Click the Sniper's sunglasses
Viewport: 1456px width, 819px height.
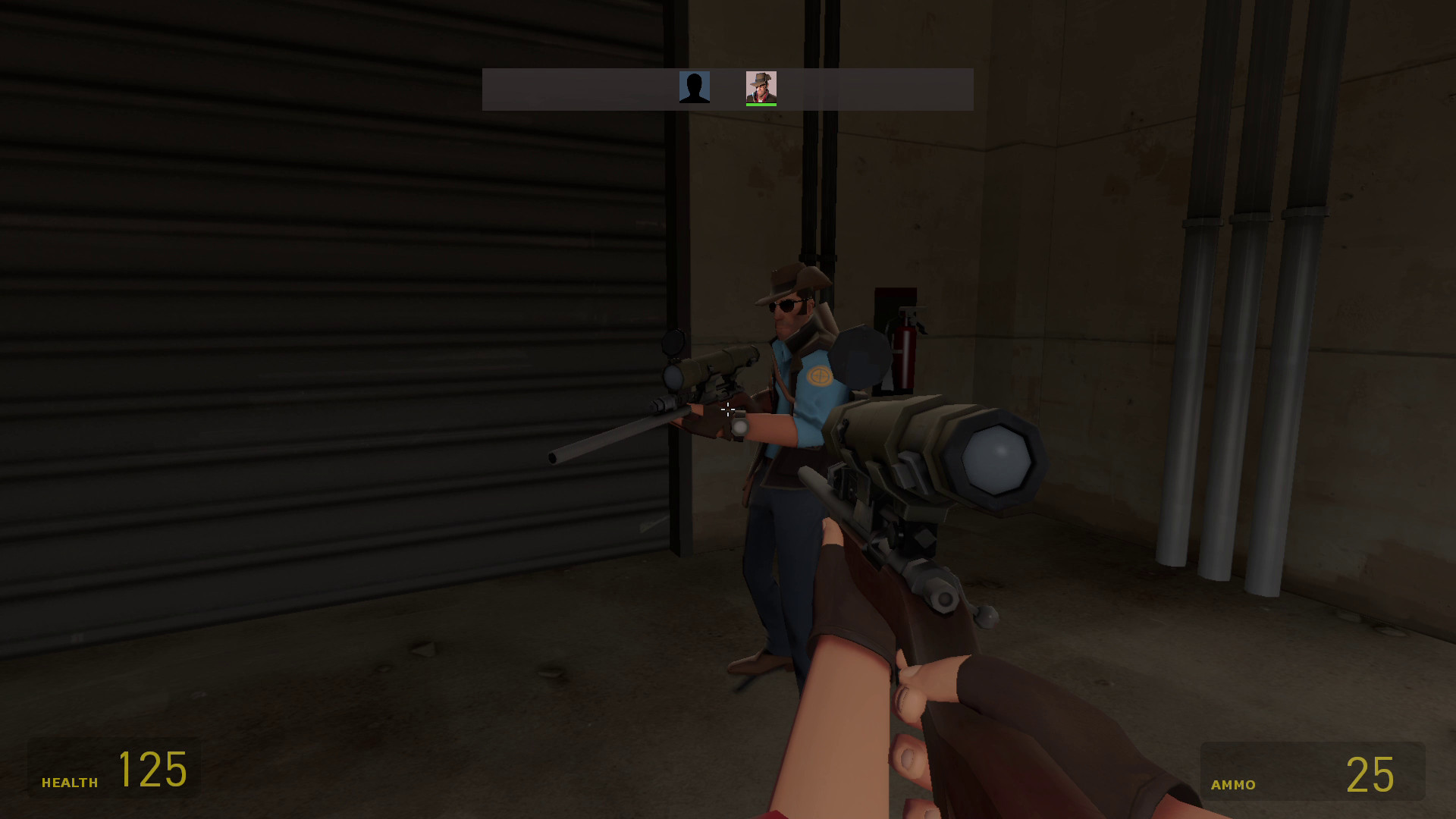coord(785,304)
